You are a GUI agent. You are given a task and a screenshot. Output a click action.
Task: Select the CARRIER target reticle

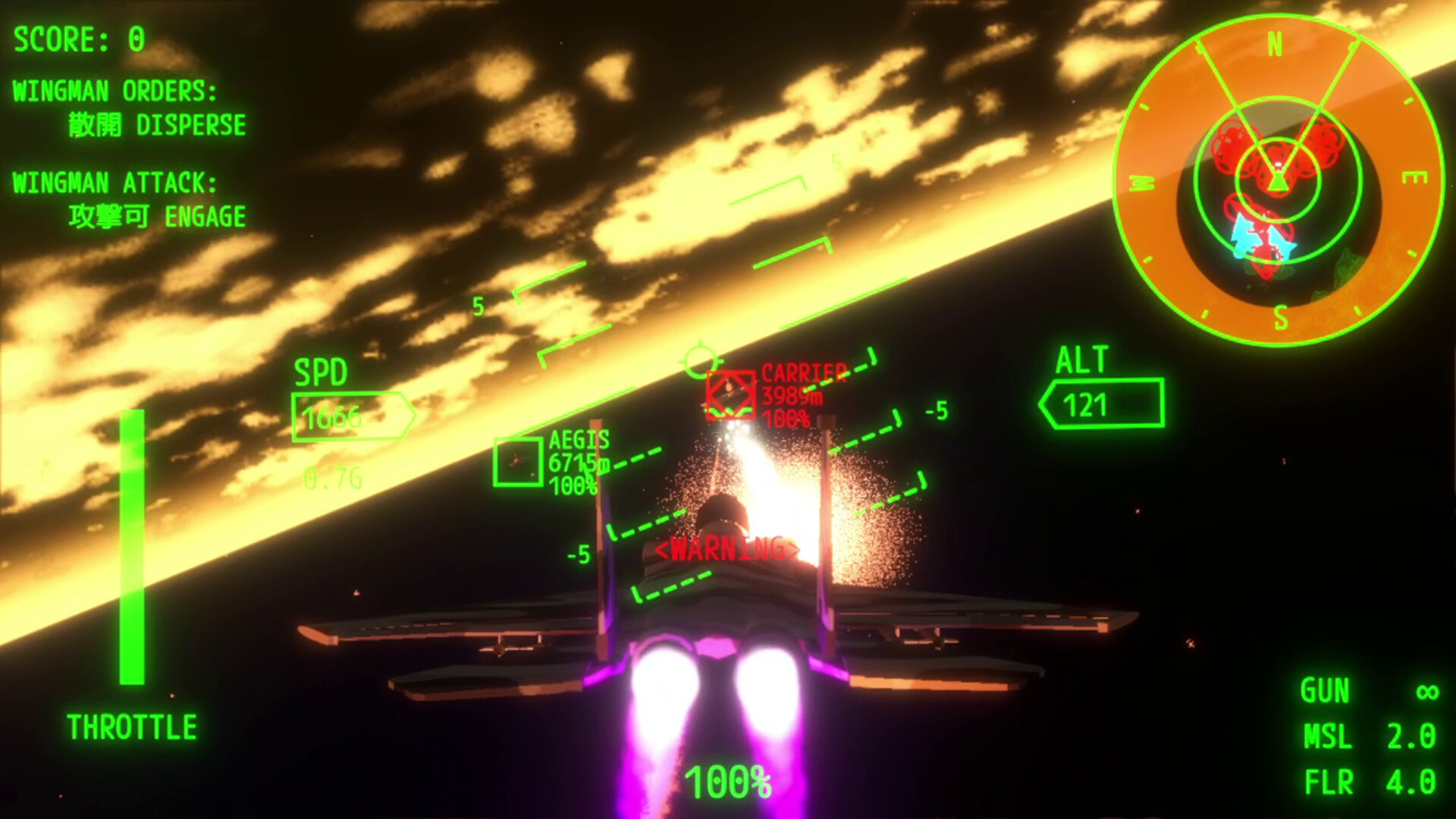coord(730,393)
